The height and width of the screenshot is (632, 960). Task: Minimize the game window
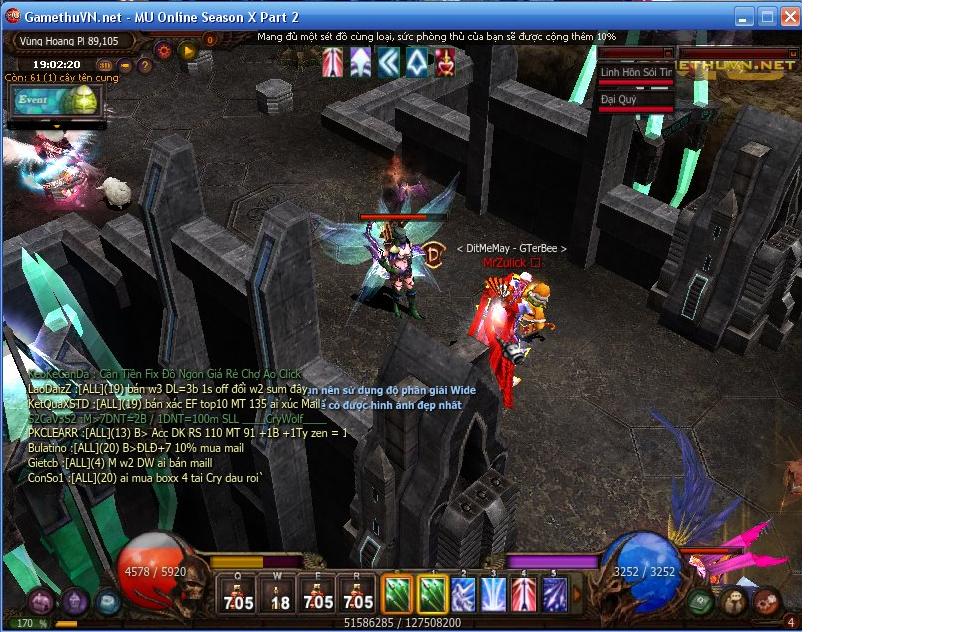(x=744, y=16)
